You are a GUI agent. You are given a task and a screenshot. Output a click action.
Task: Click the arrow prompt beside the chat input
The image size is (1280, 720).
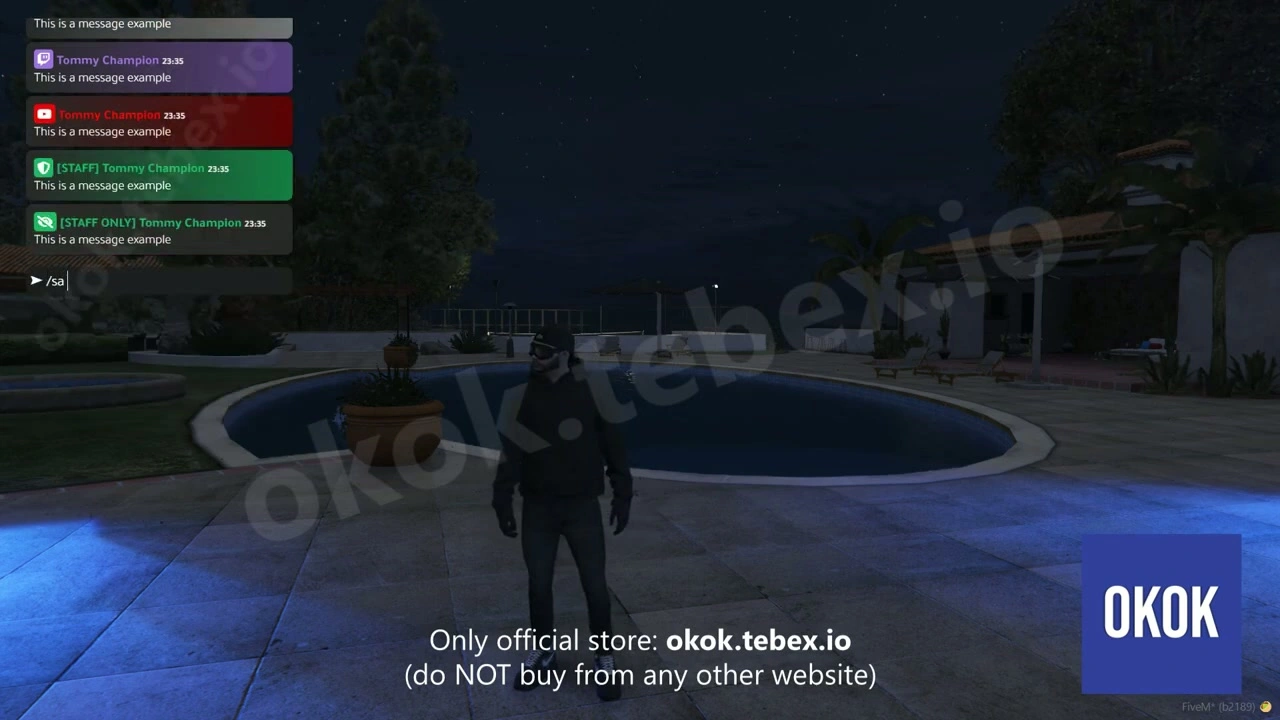coord(36,281)
